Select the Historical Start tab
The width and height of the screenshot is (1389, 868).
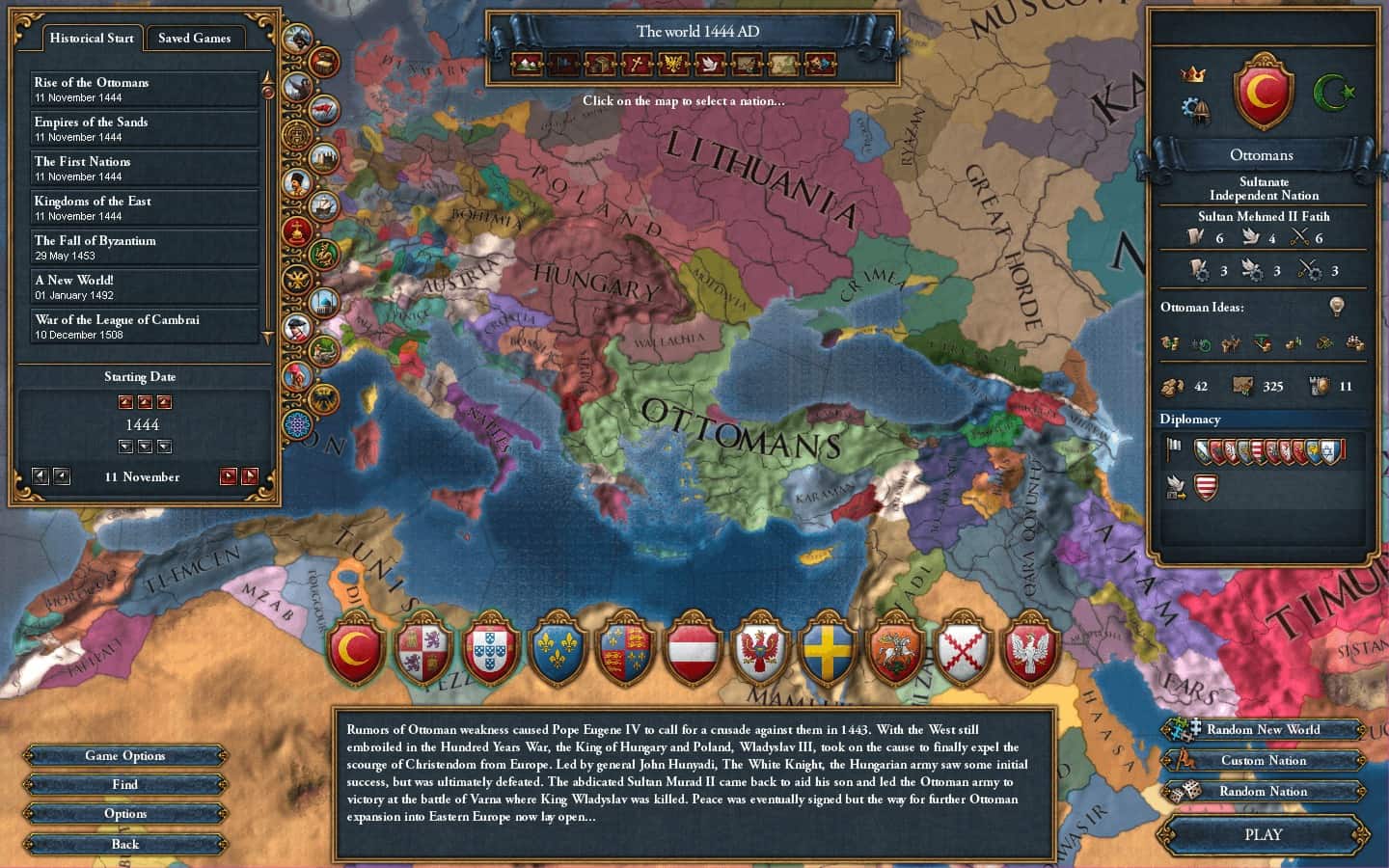click(92, 38)
